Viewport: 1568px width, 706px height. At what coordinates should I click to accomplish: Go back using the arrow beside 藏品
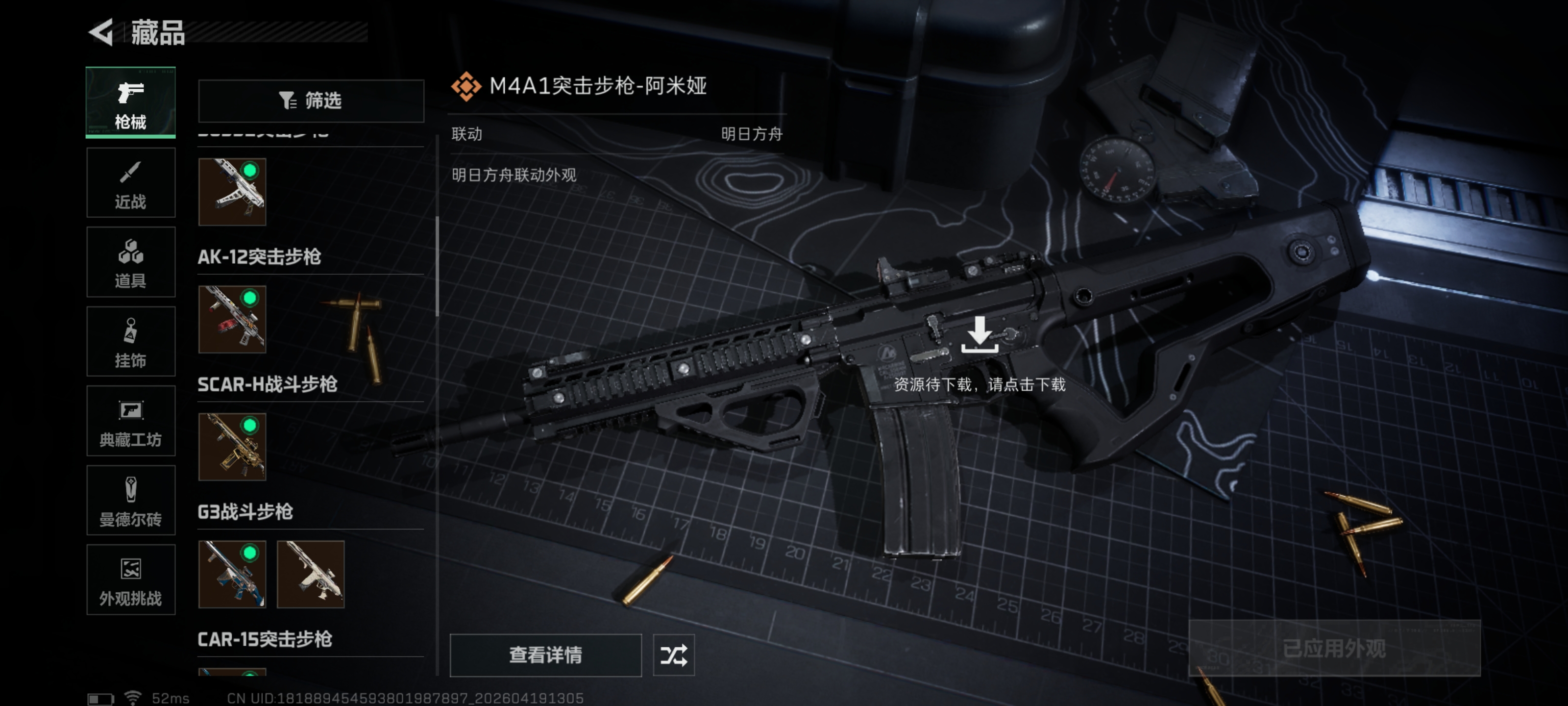[x=101, y=32]
